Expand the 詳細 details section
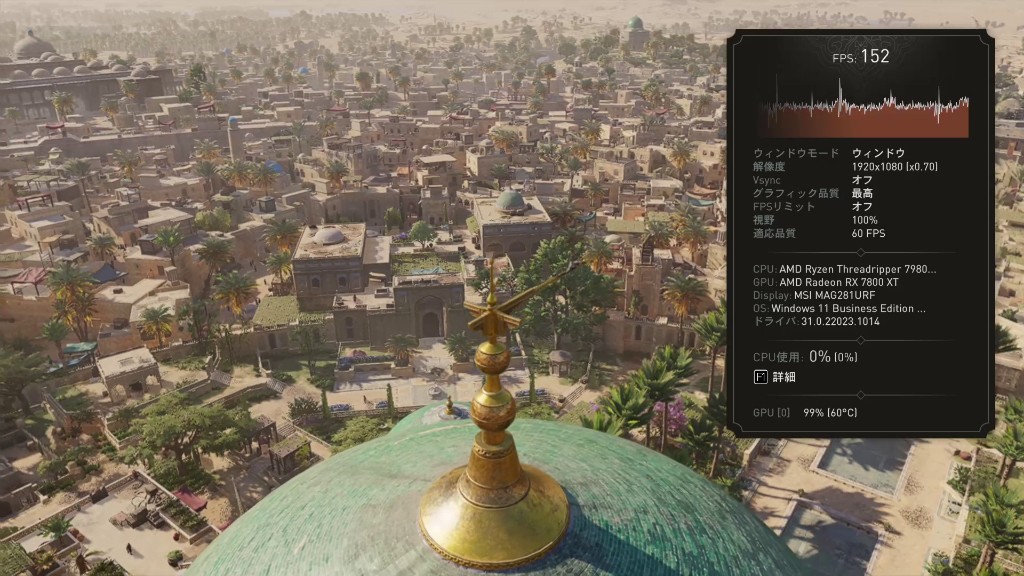1024x576 pixels. pos(775,377)
